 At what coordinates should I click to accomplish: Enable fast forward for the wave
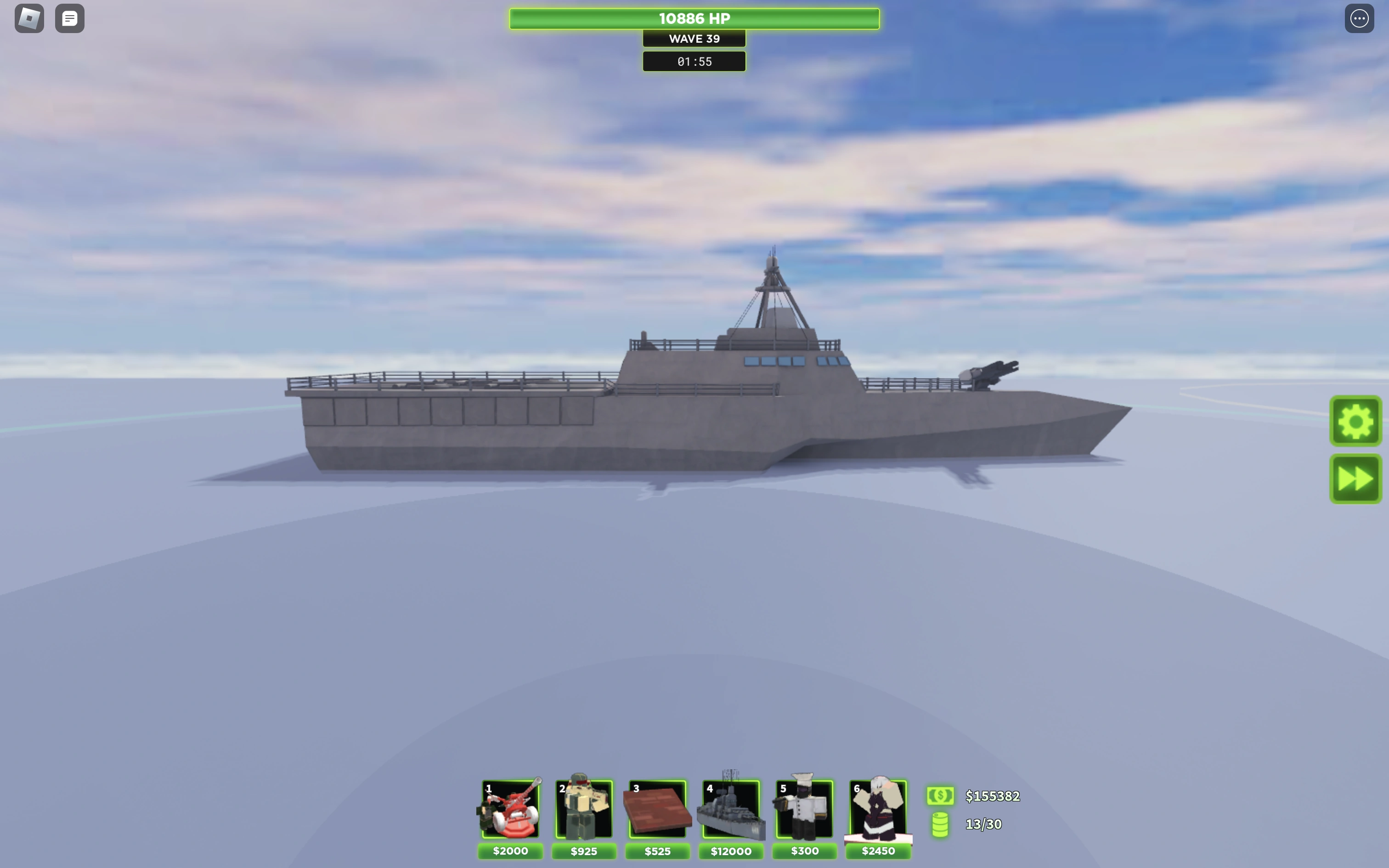click(1356, 478)
